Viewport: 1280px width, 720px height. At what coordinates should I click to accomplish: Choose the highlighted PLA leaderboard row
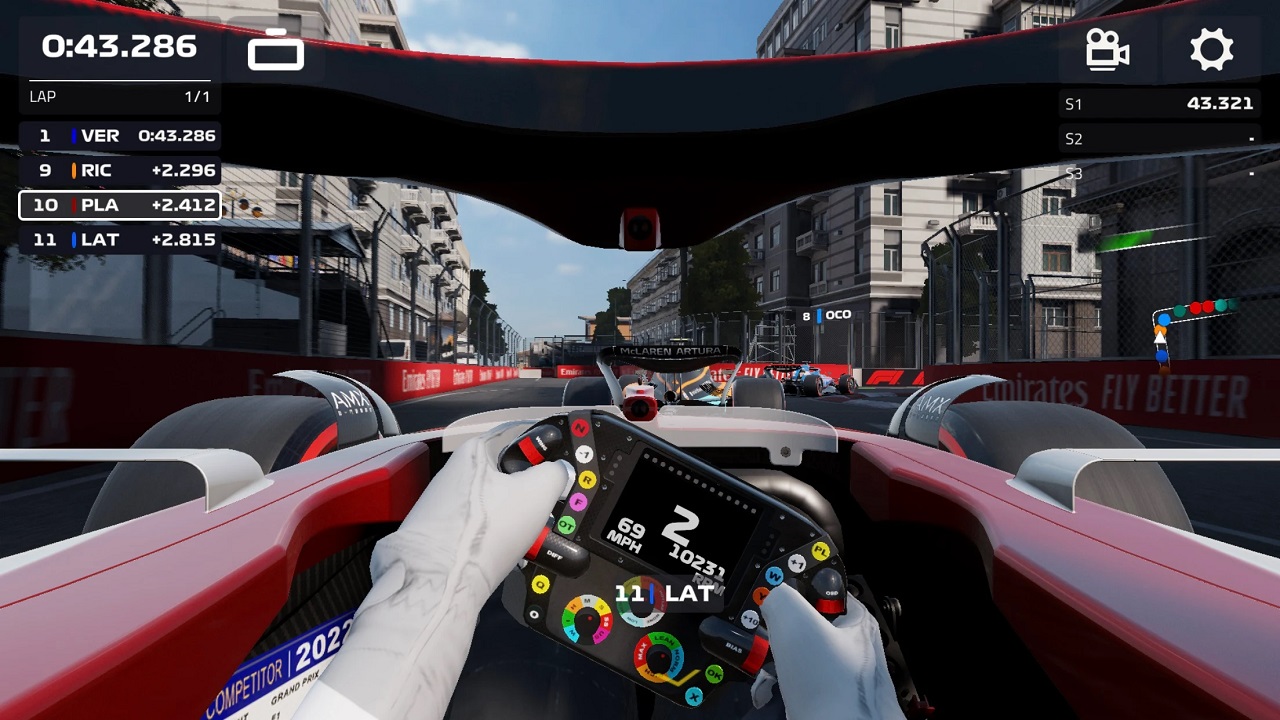pyautogui.click(x=120, y=205)
